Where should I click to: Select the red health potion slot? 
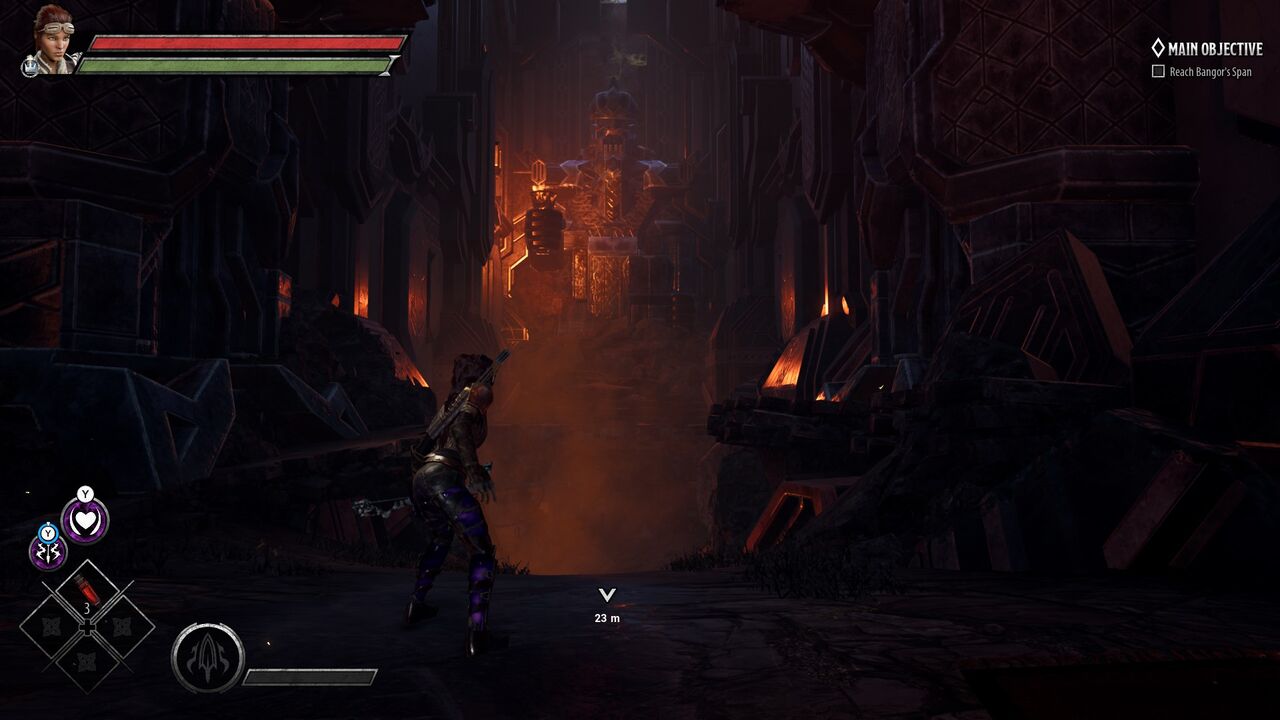(88, 590)
